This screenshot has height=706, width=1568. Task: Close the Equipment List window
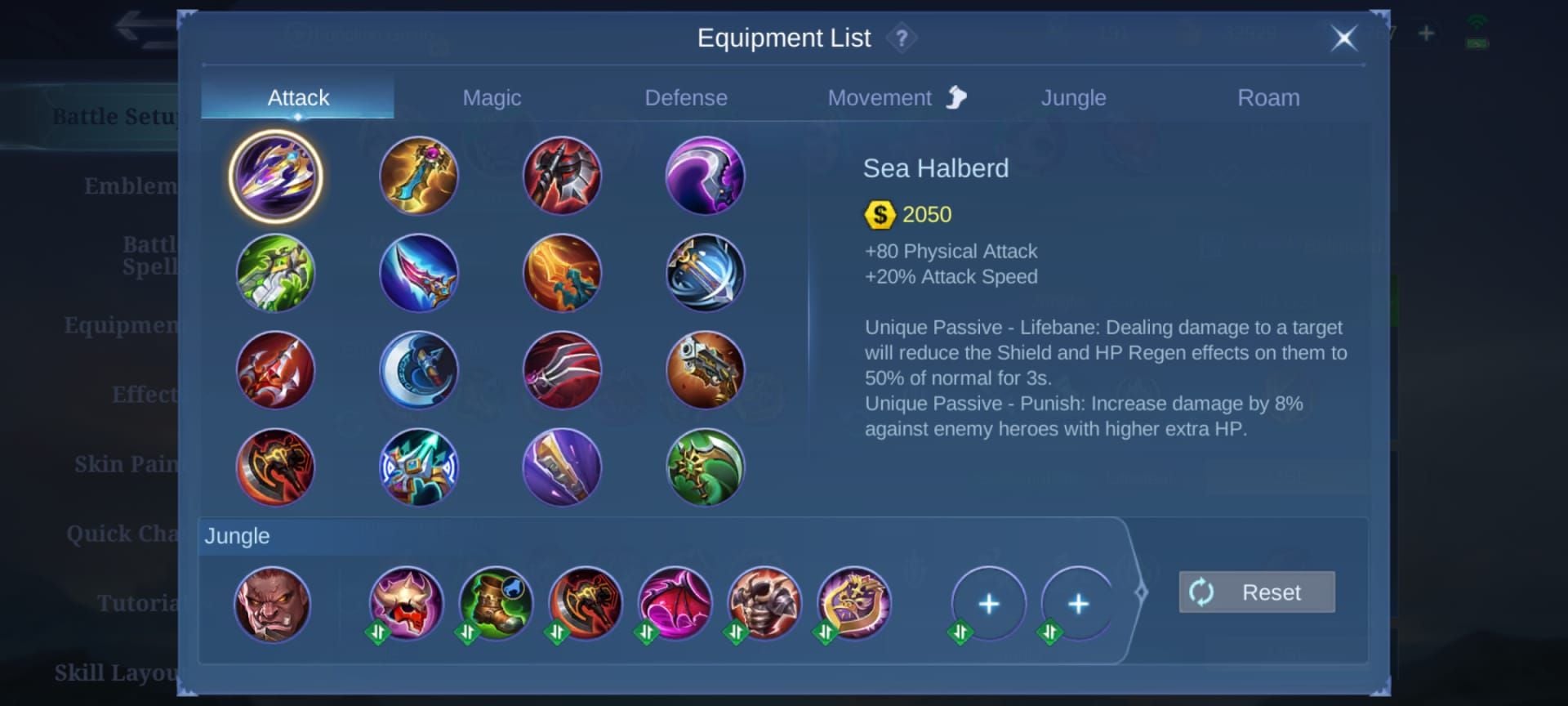click(1343, 38)
